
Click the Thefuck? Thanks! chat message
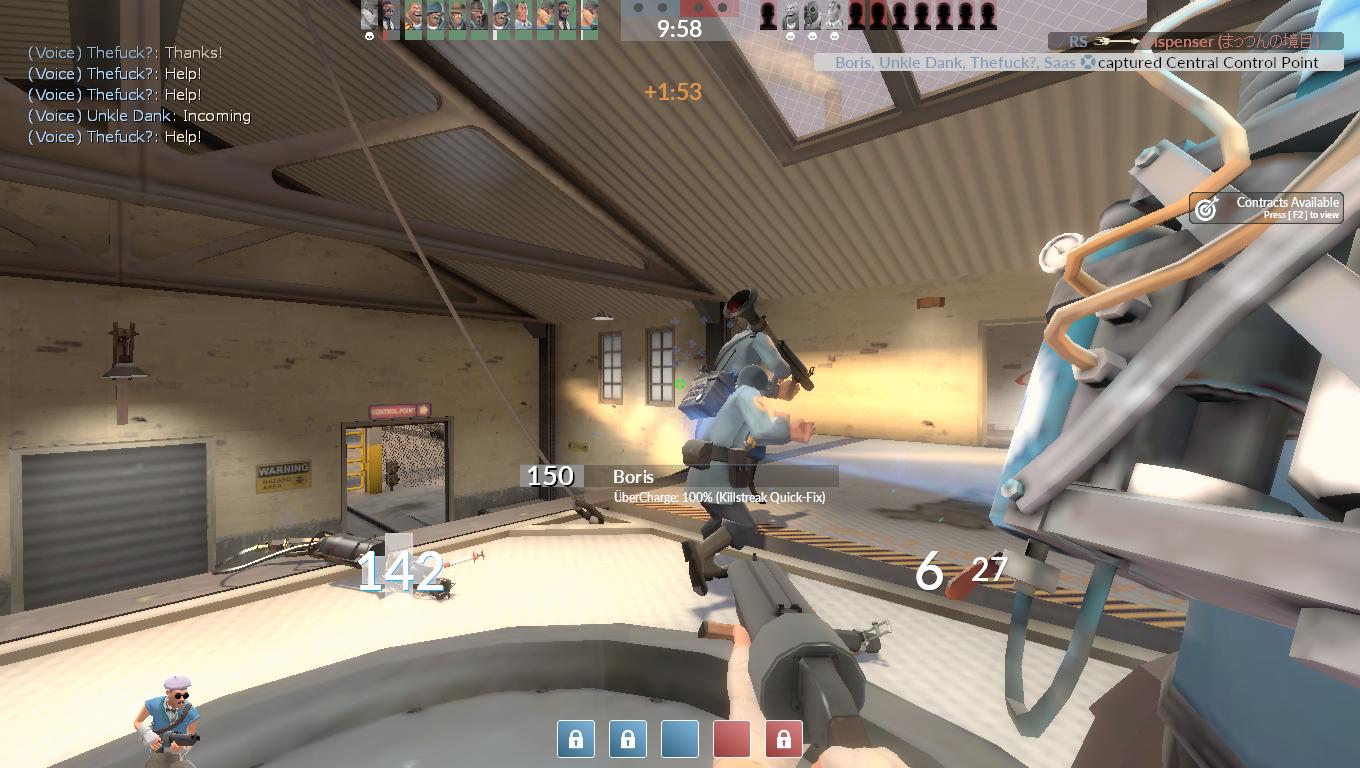[x=125, y=53]
